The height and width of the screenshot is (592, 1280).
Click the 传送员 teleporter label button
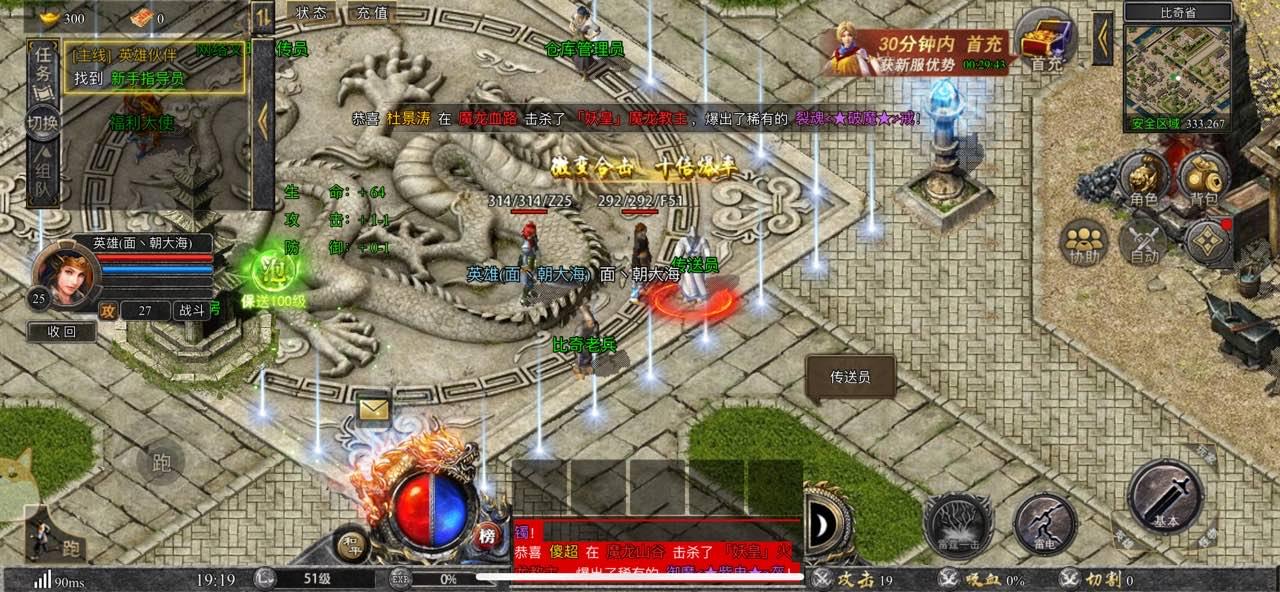[x=850, y=377]
